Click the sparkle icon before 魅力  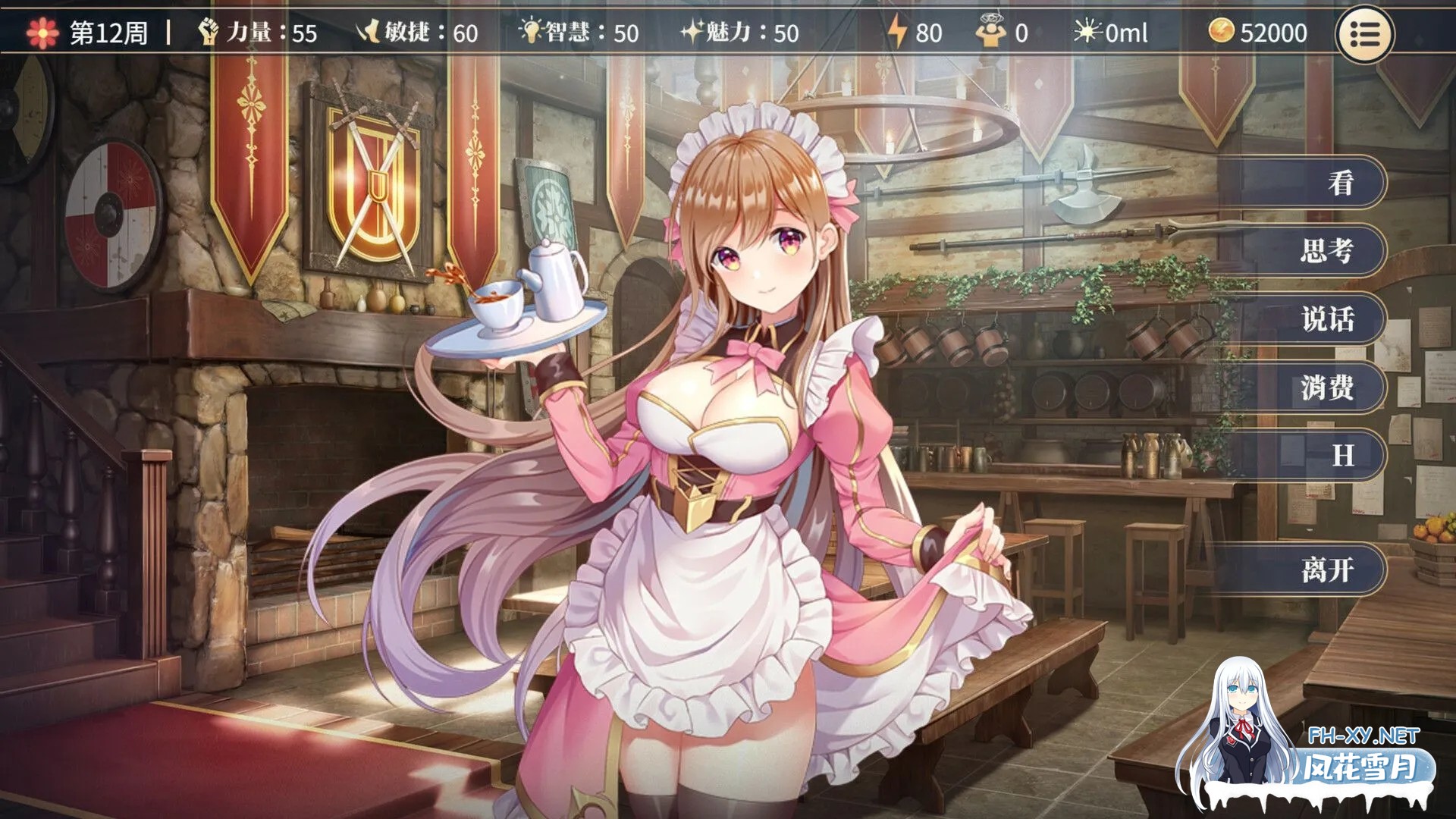click(x=692, y=32)
